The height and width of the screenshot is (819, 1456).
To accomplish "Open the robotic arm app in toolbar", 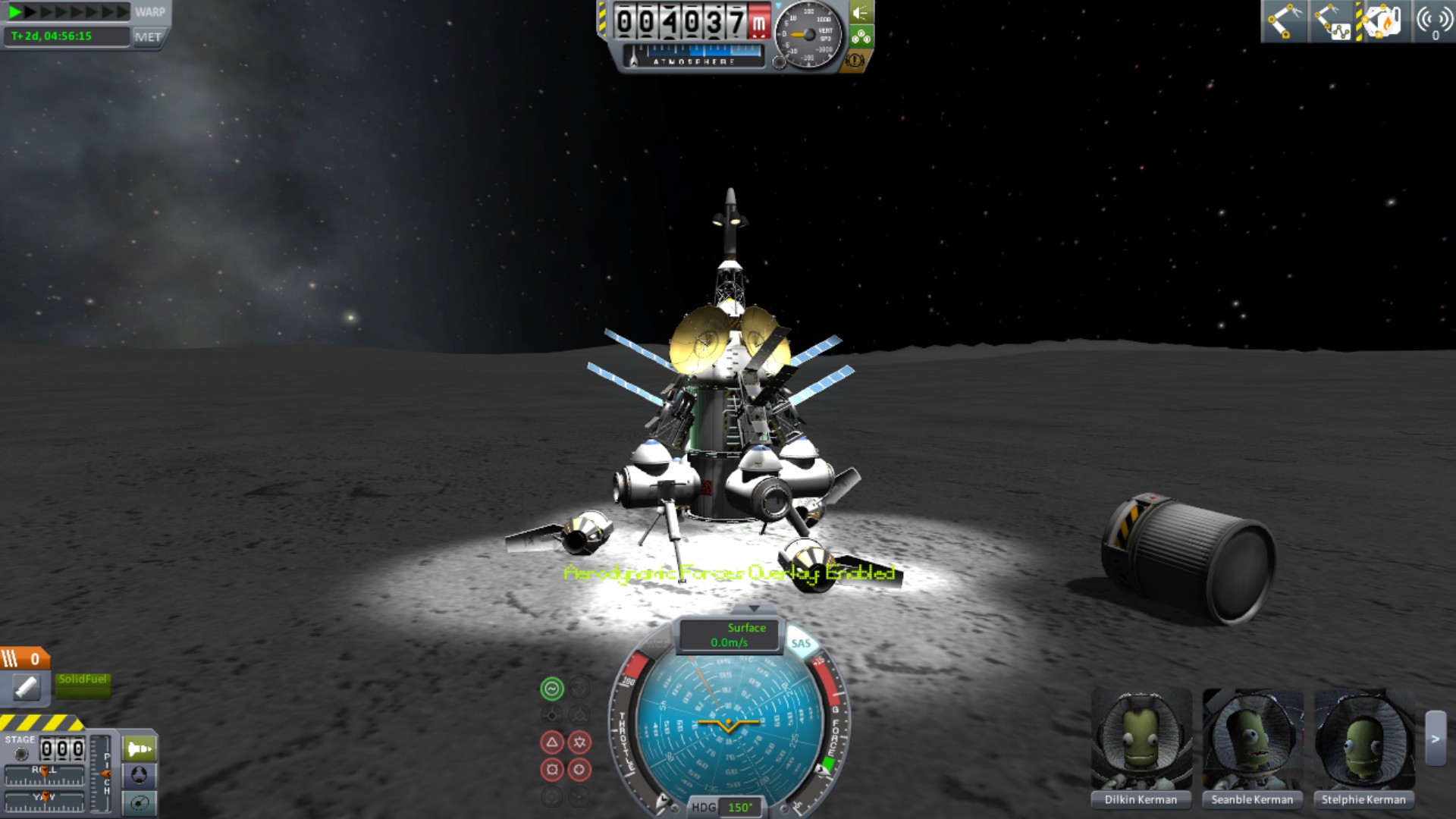I will click(x=1283, y=20).
